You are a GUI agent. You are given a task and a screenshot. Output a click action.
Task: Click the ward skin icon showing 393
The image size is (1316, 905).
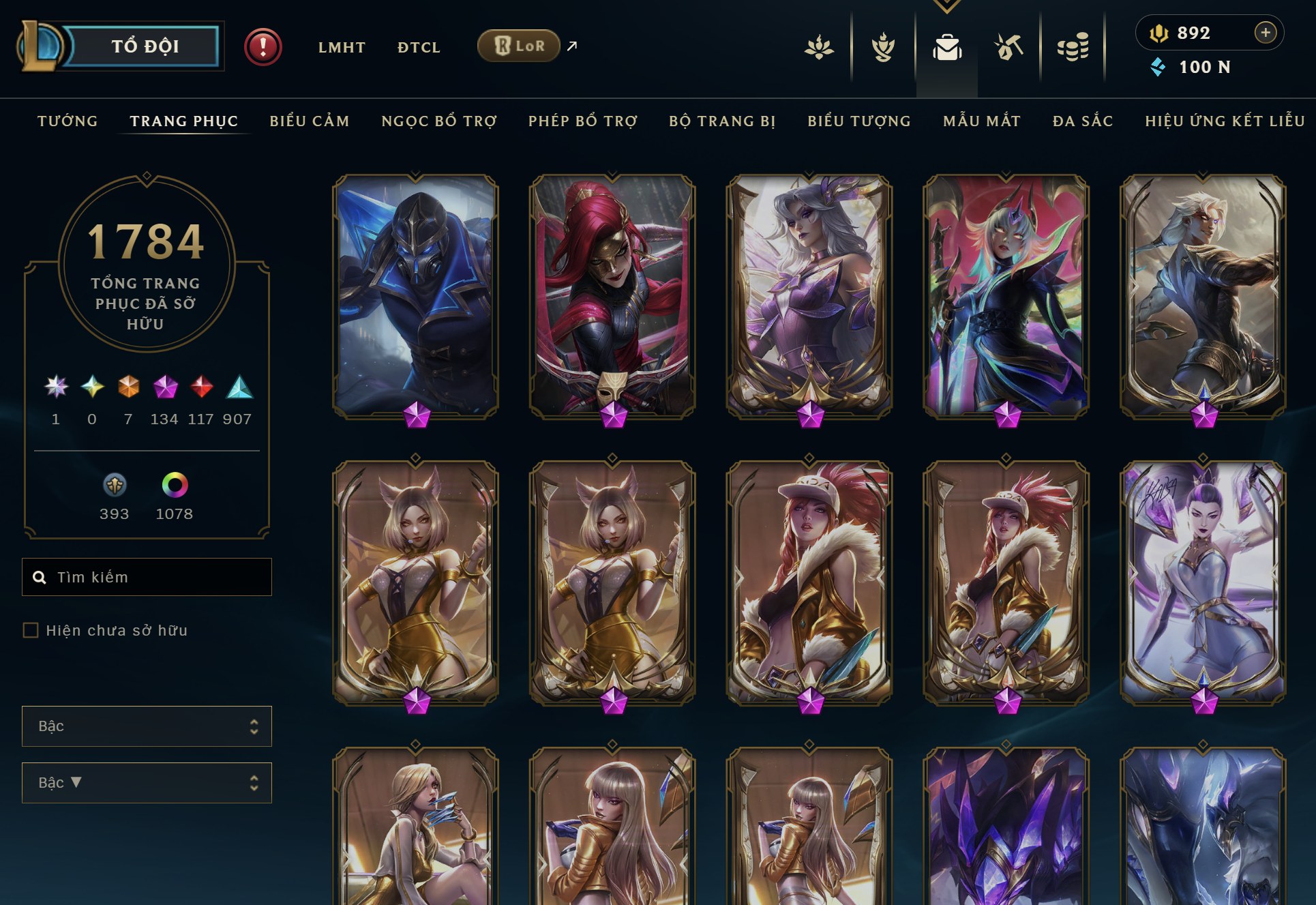[x=115, y=486]
